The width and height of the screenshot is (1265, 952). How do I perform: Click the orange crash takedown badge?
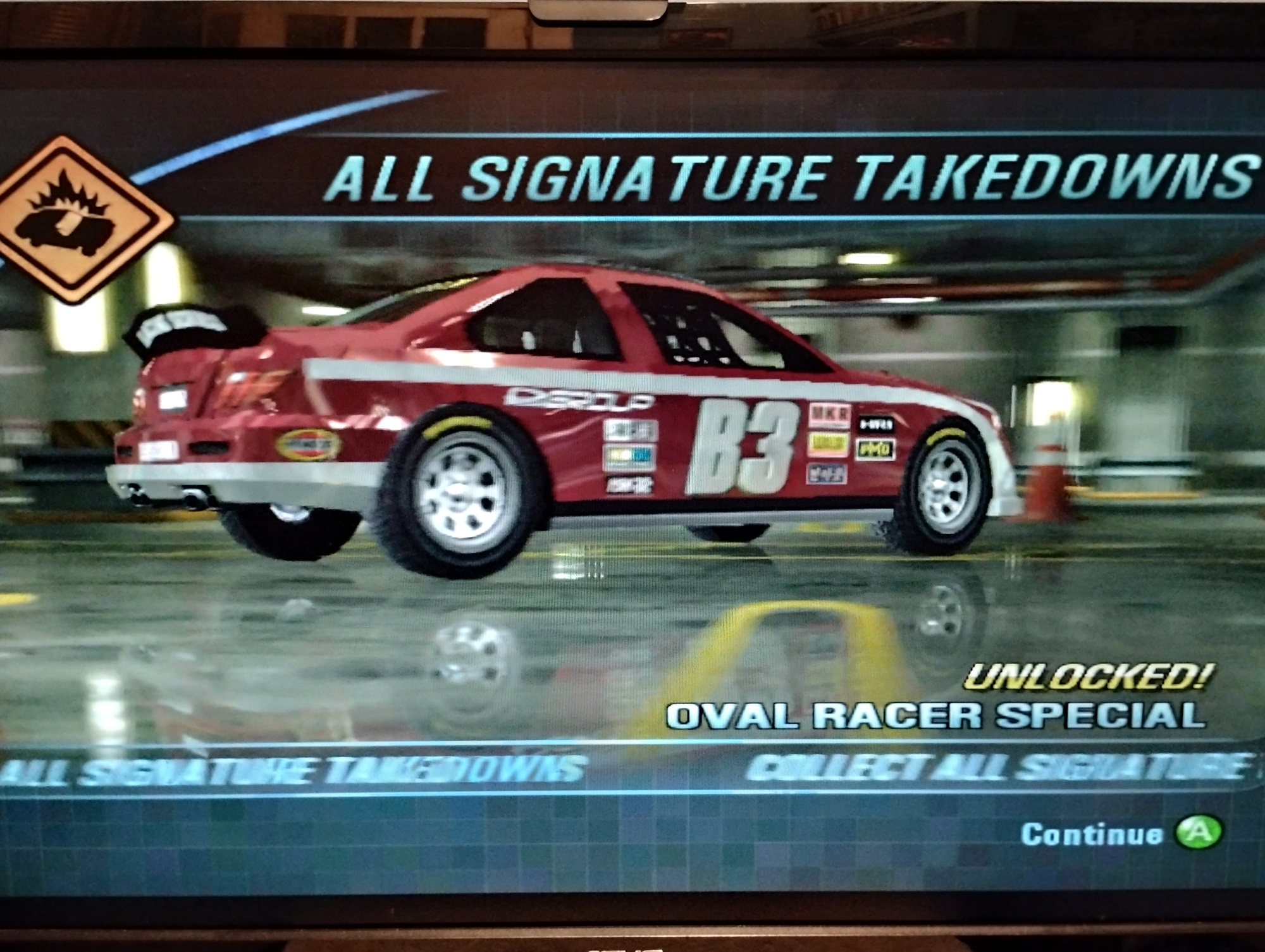click(79, 218)
